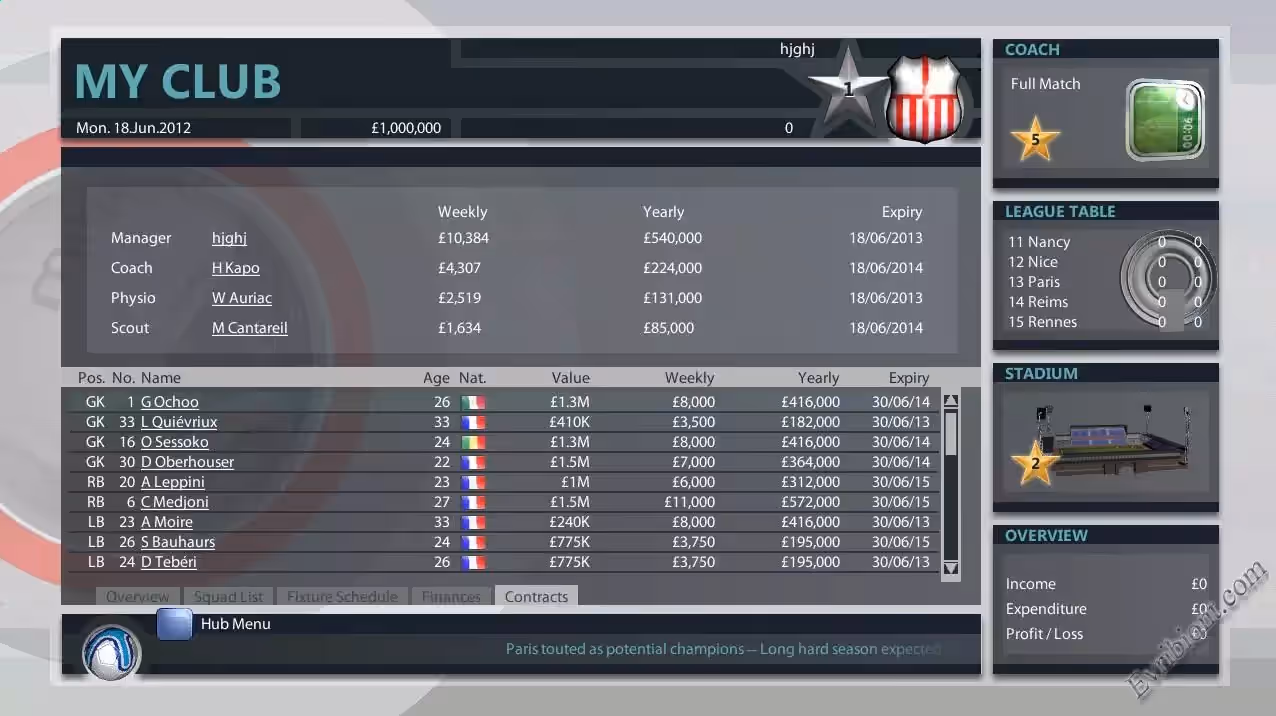This screenshot has width=1276, height=716.
Task: Open the League Table panel
Action: (1105, 276)
